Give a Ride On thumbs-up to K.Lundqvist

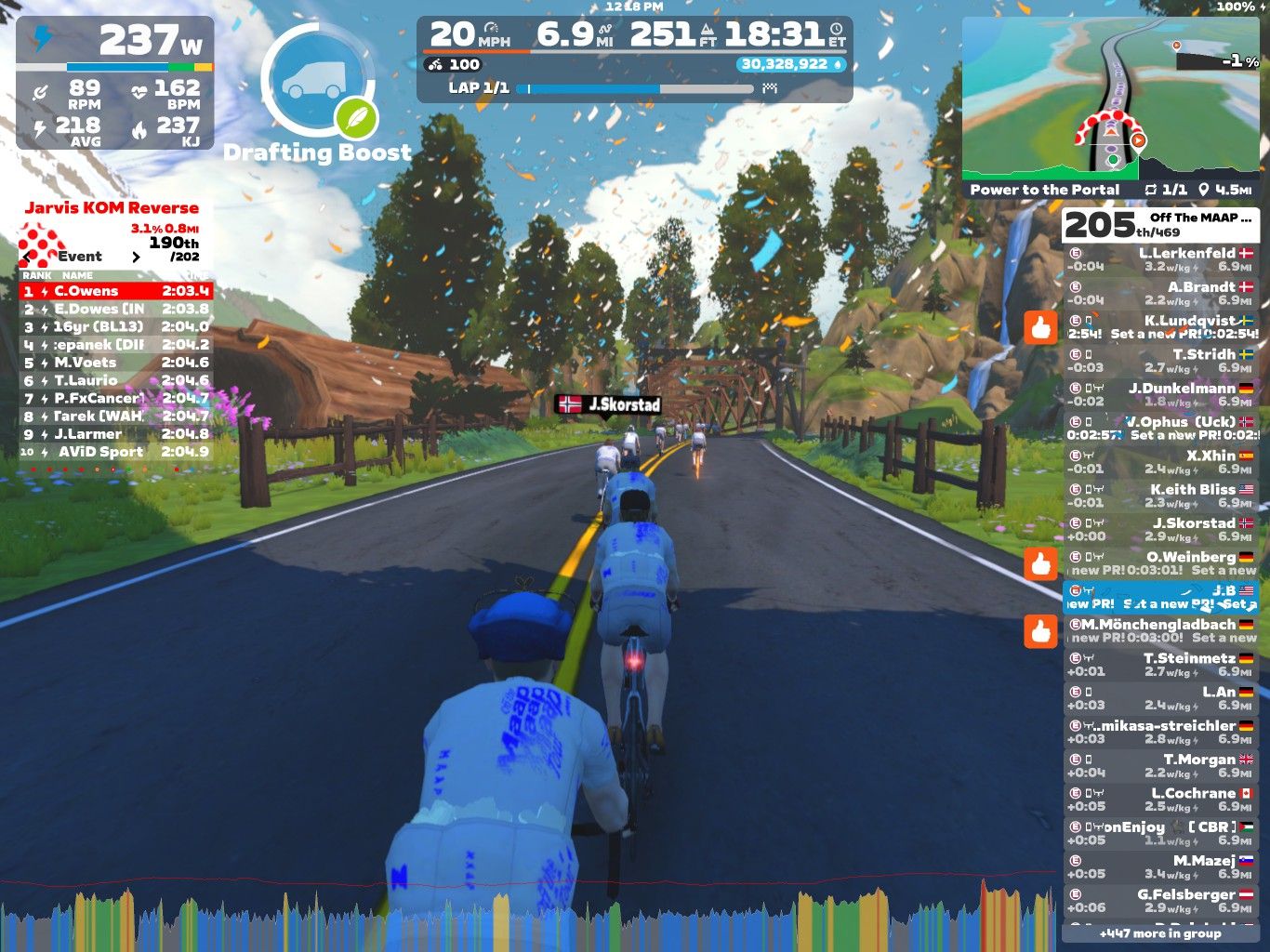click(1041, 330)
